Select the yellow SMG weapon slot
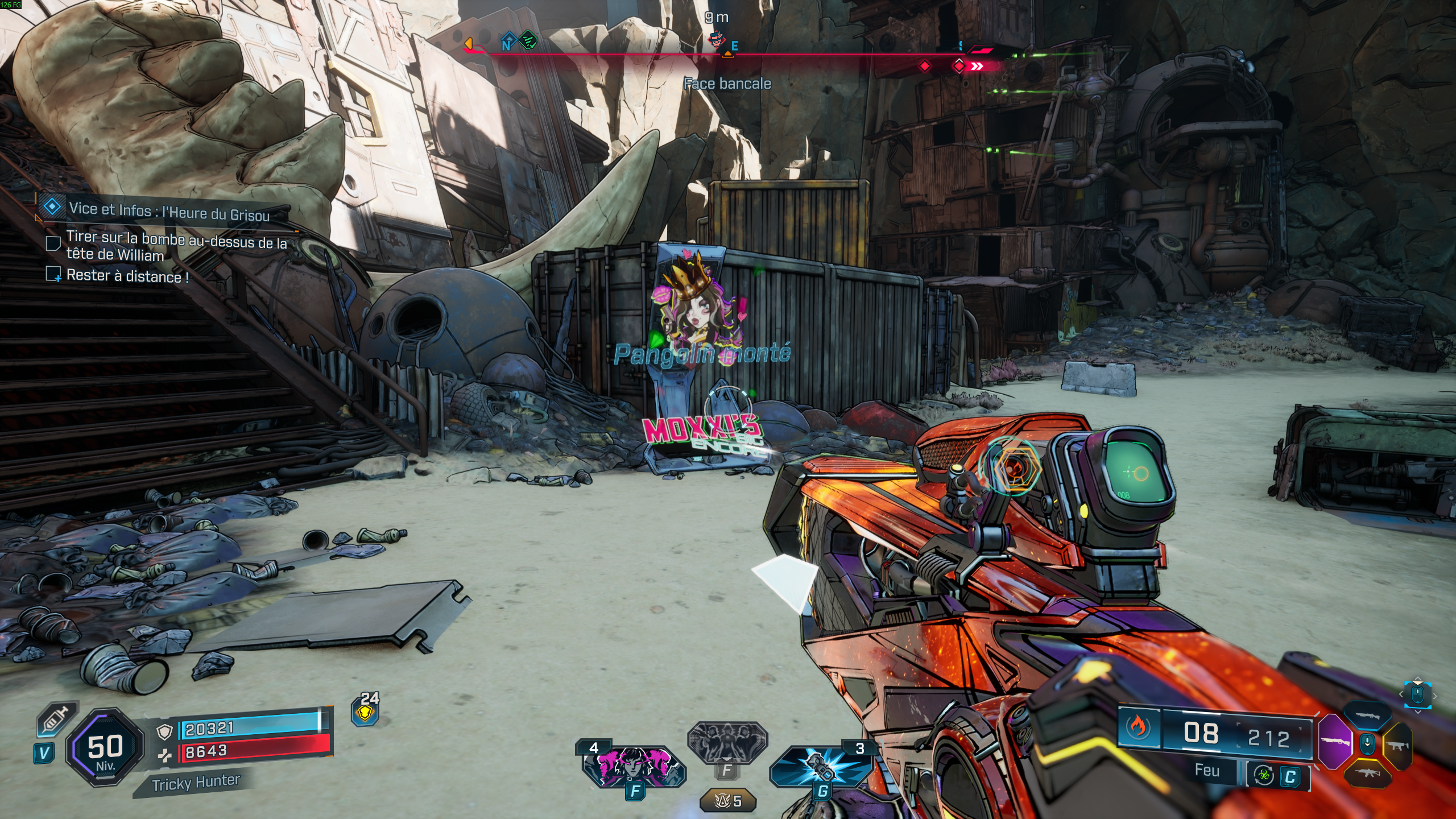Screen dimensions: 1456x819 pos(1399,745)
